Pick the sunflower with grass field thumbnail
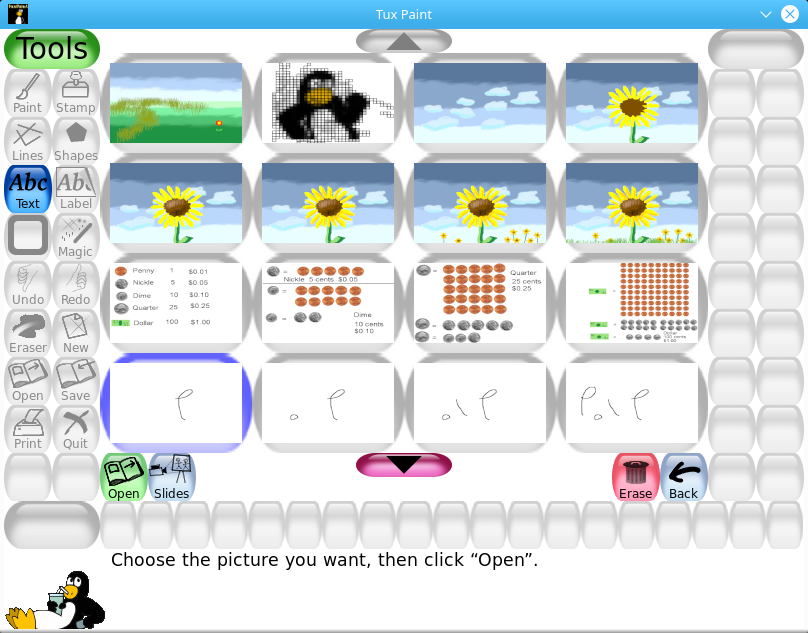Viewport: 808px width, 633px height. click(632, 203)
